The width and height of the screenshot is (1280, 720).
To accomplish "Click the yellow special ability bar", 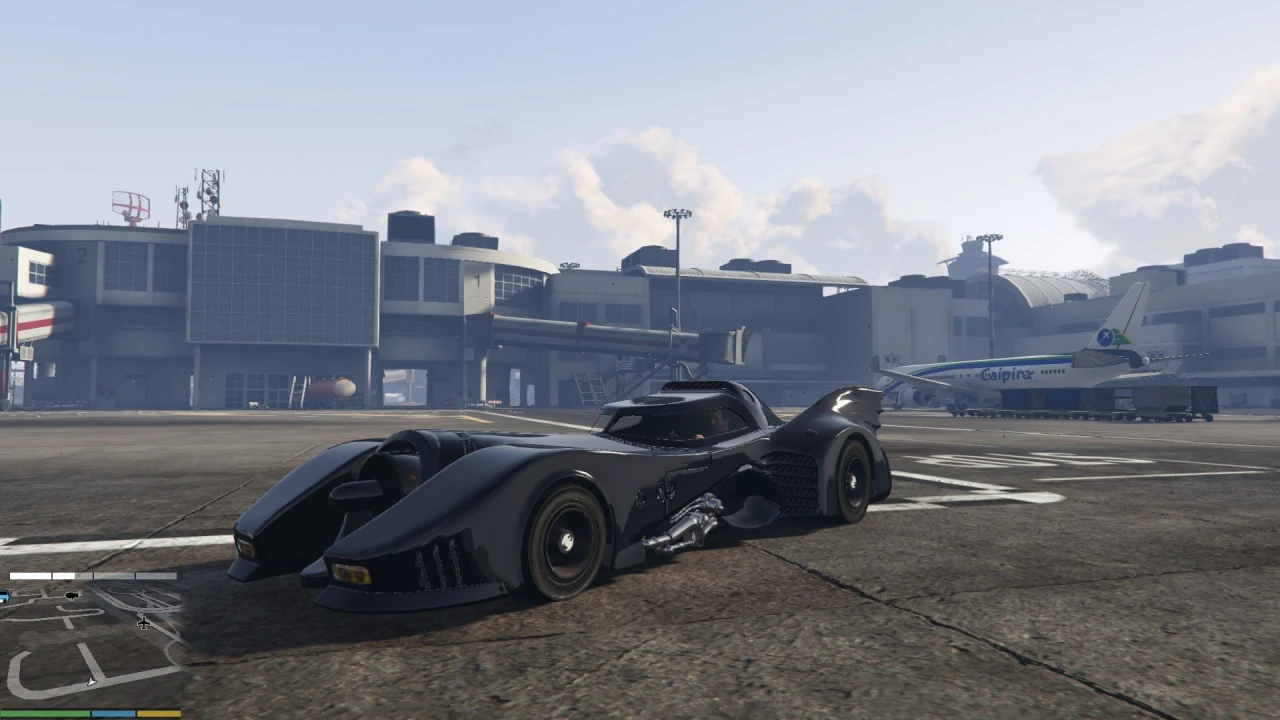I will pyautogui.click(x=160, y=712).
